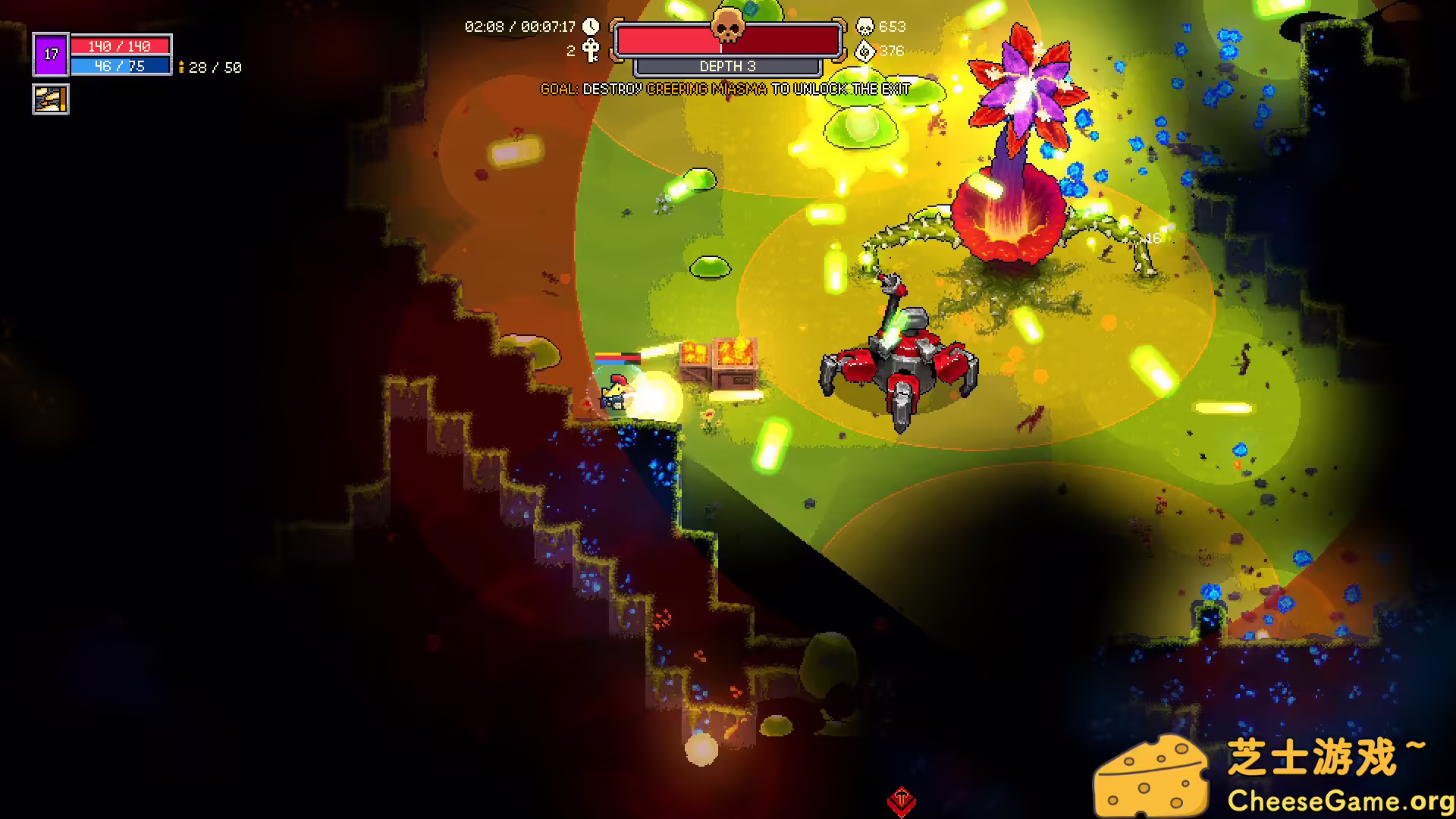Click the key count icon

tap(591, 51)
